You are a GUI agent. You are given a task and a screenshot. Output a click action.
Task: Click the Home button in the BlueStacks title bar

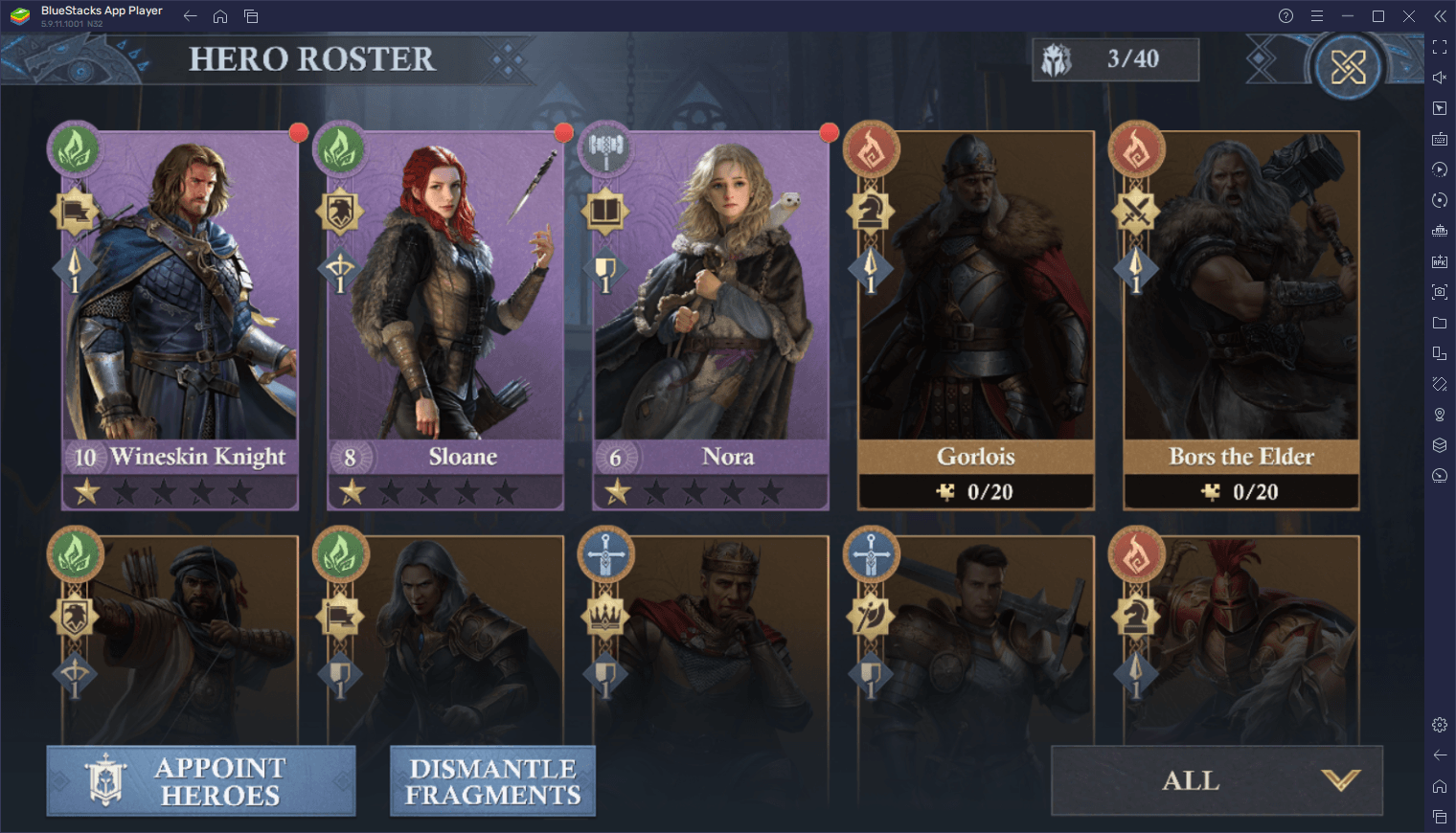(221, 15)
